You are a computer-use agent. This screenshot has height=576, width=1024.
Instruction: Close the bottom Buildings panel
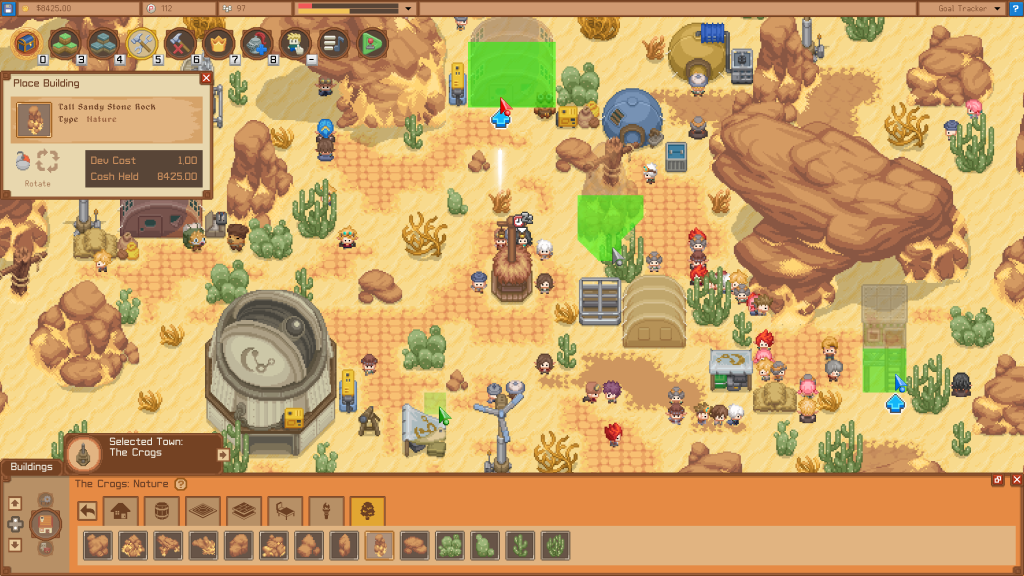pos(1016,481)
